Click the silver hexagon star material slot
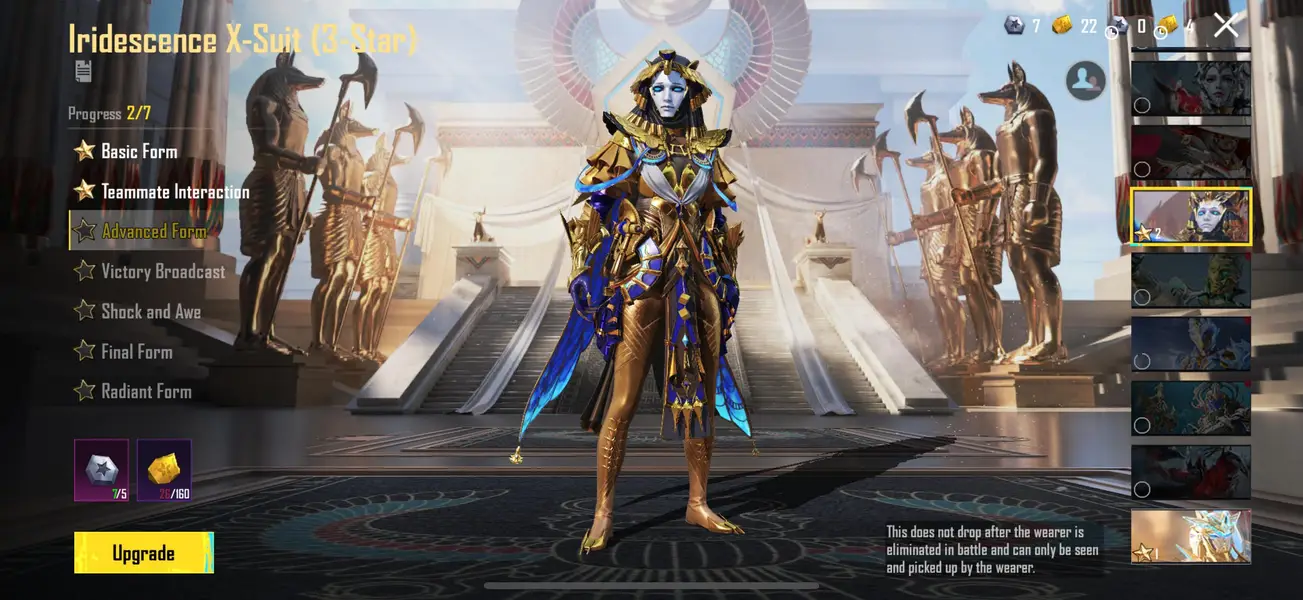Screen dimensions: 1303x600 (101, 470)
